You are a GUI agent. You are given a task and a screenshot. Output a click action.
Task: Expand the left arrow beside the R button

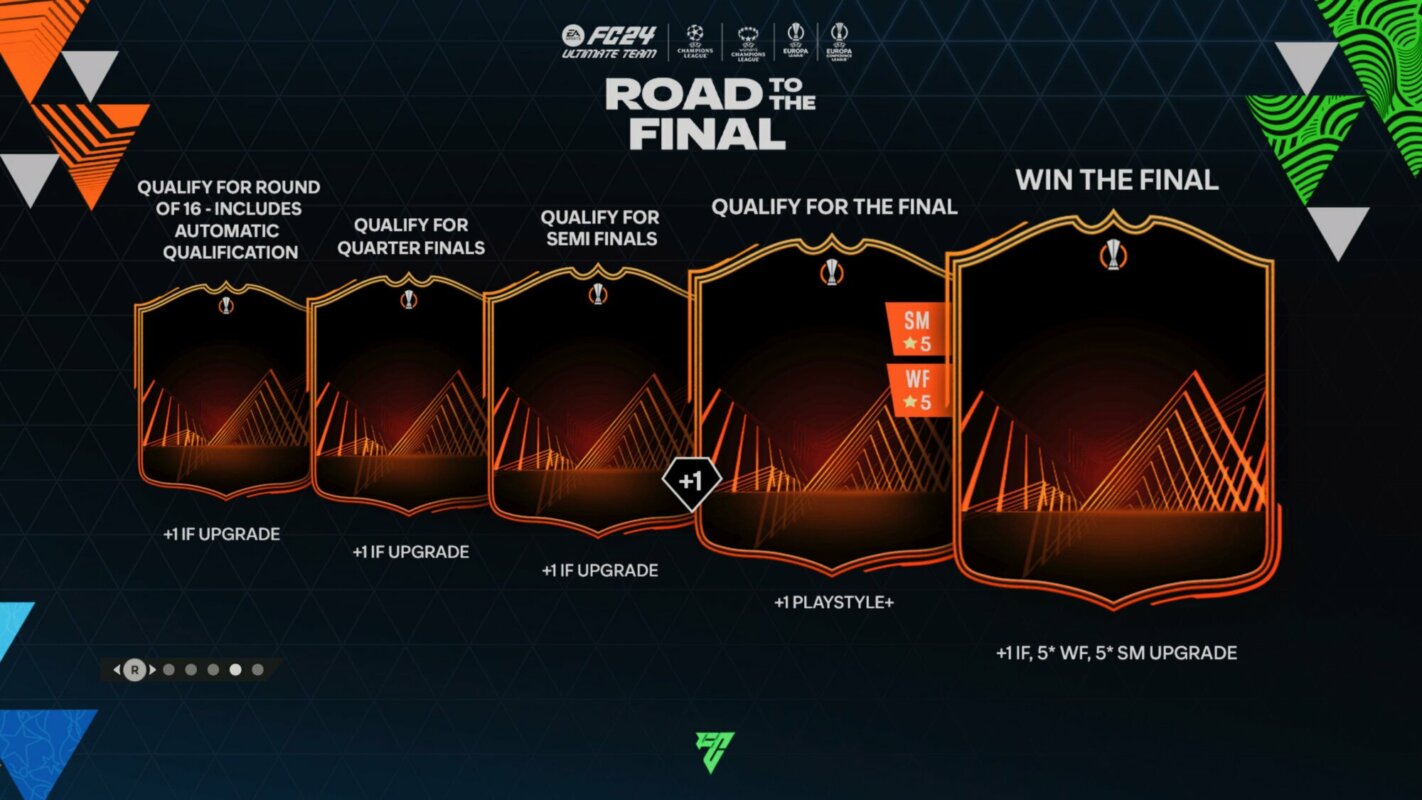click(116, 669)
